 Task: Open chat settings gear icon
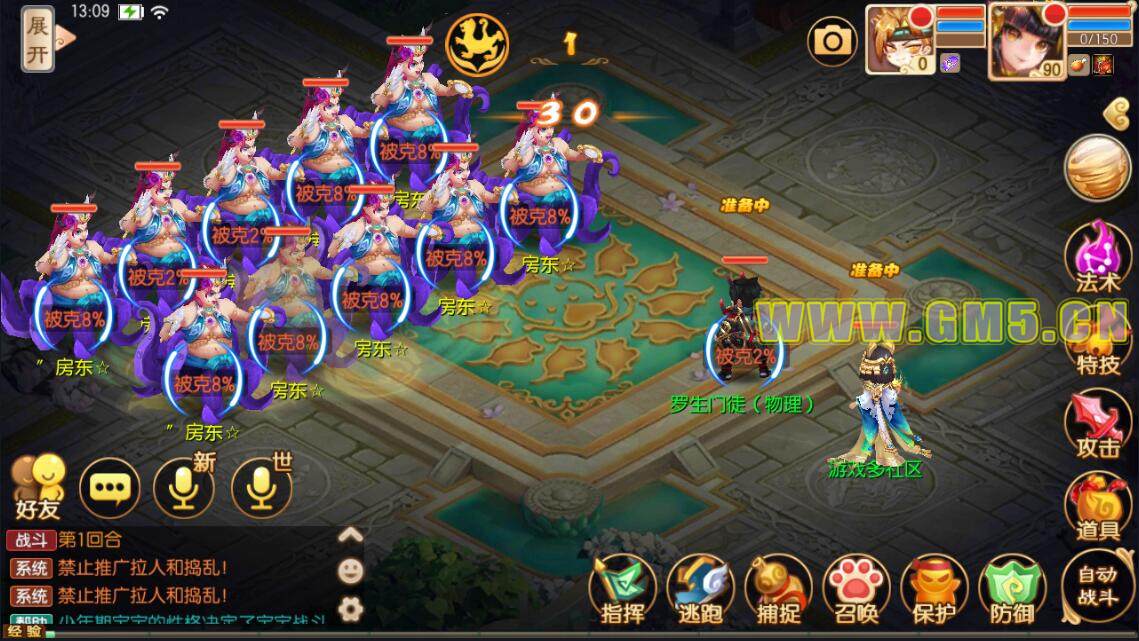350,607
